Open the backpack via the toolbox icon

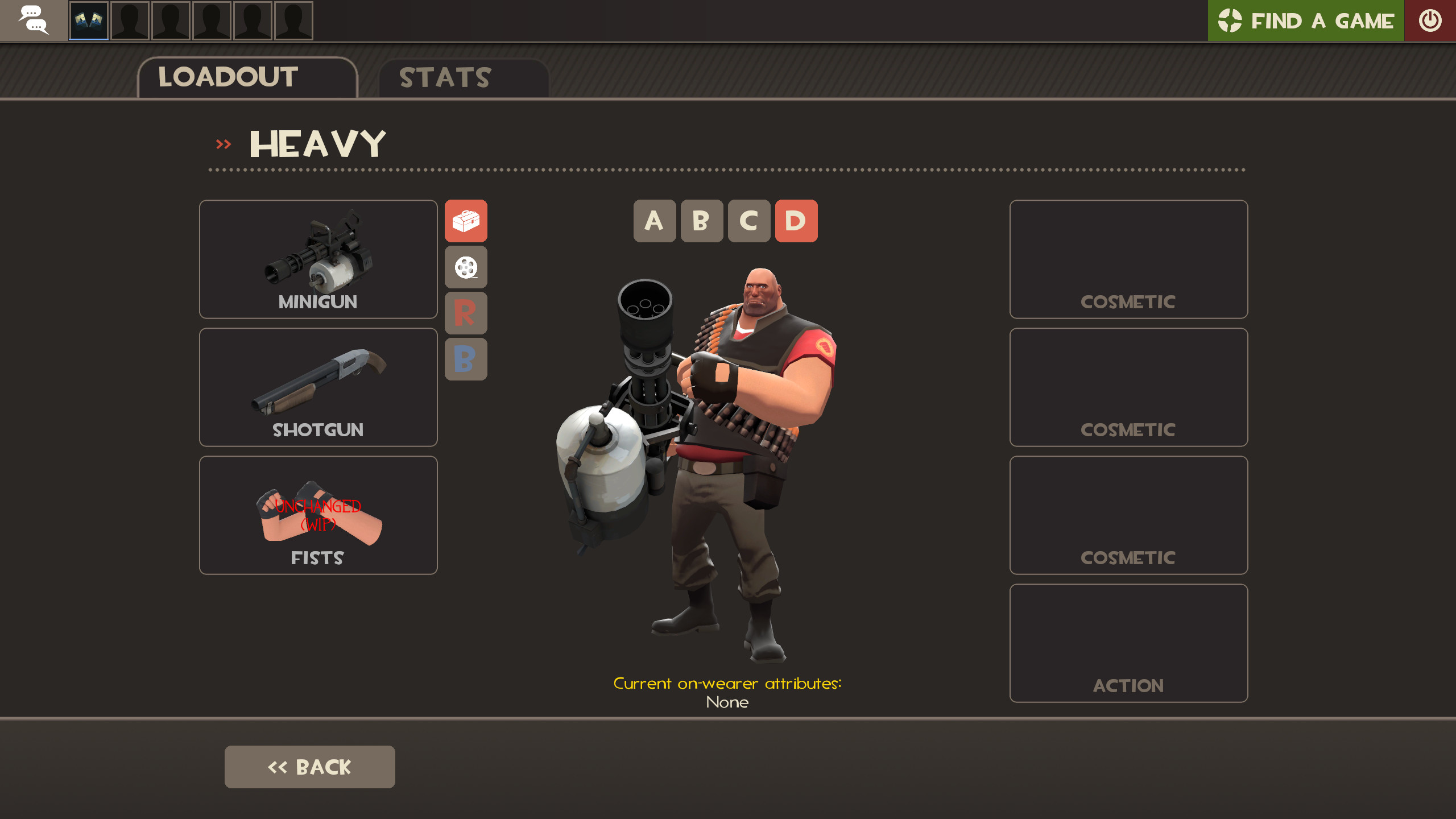click(x=466, y=222)
